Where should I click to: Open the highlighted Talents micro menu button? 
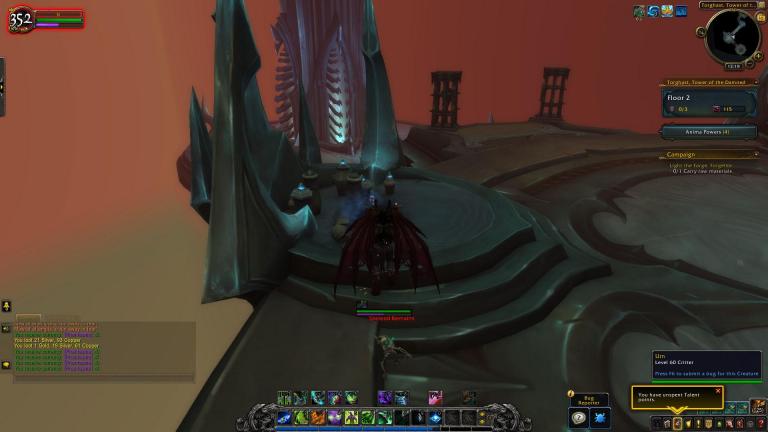678,424
